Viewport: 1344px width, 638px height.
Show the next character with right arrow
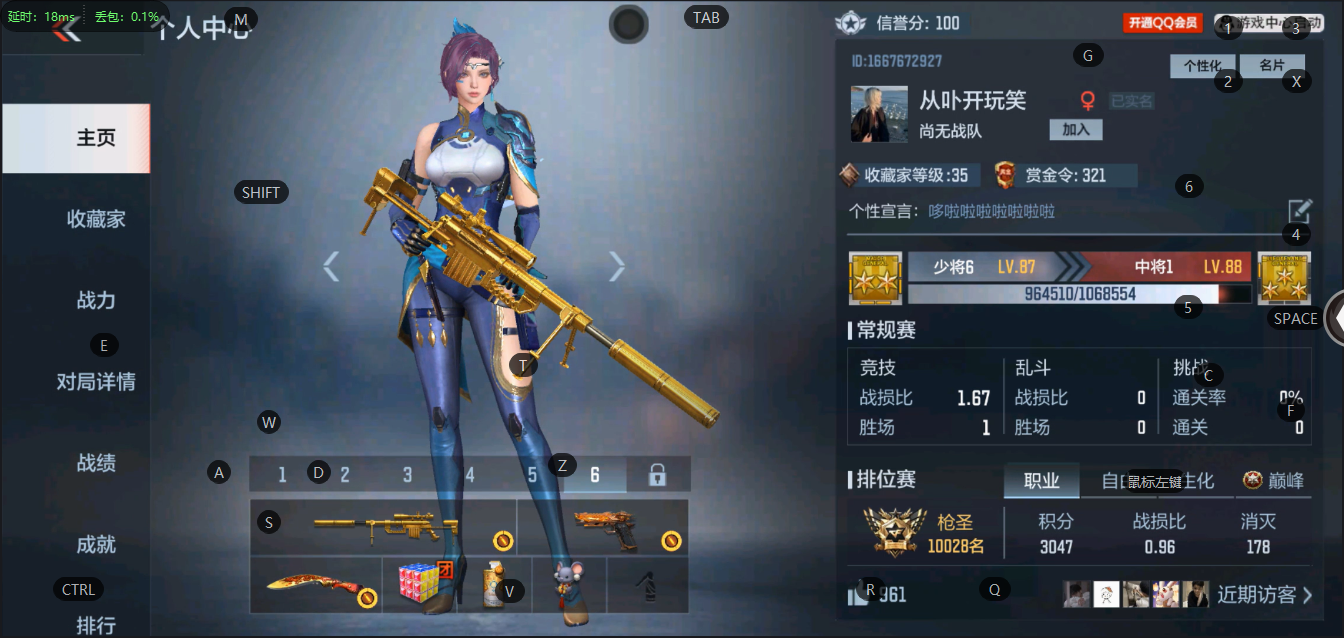pos(617,266)
